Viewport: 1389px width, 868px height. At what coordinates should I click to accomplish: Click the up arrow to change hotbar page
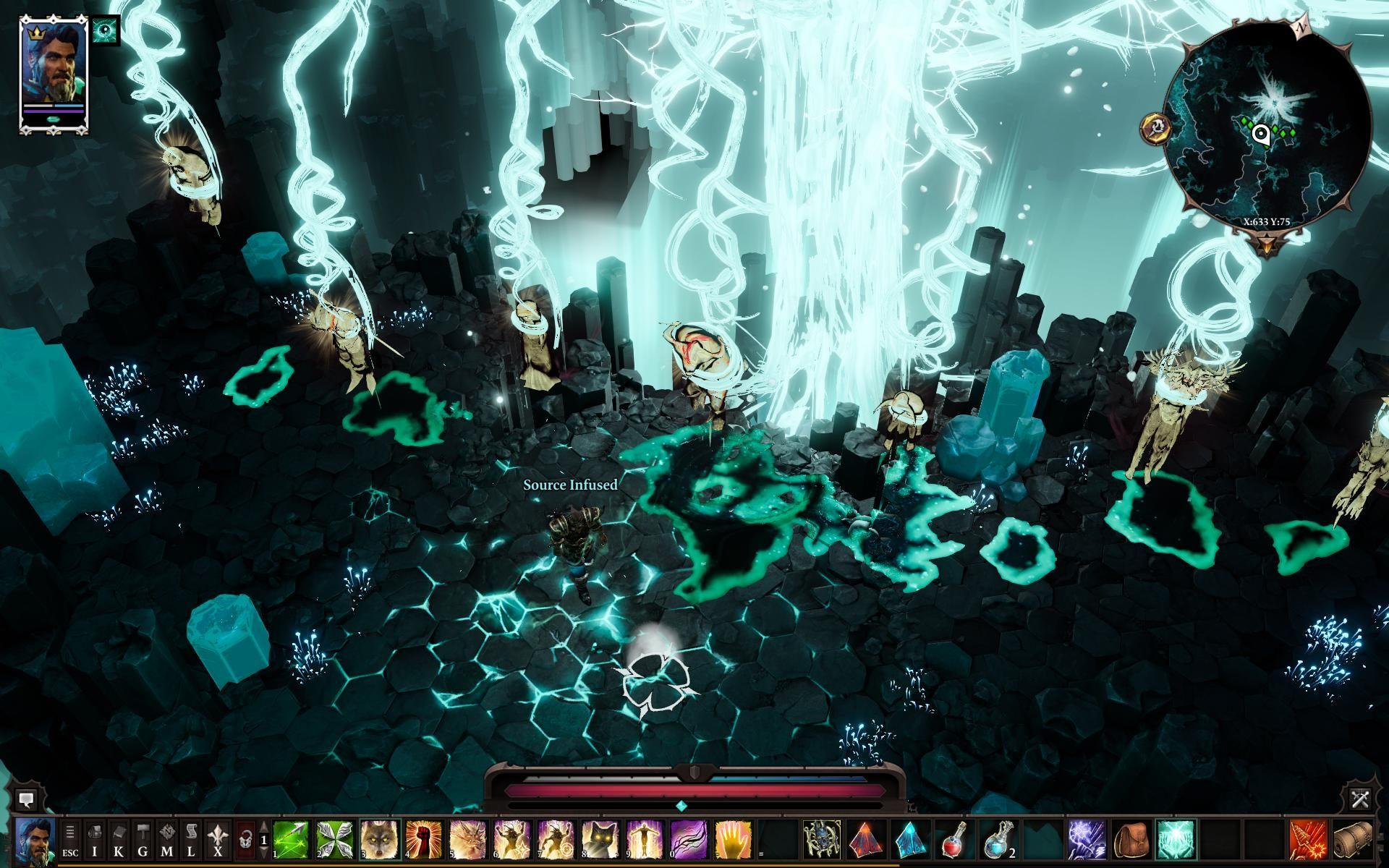[x=263, y=827]
